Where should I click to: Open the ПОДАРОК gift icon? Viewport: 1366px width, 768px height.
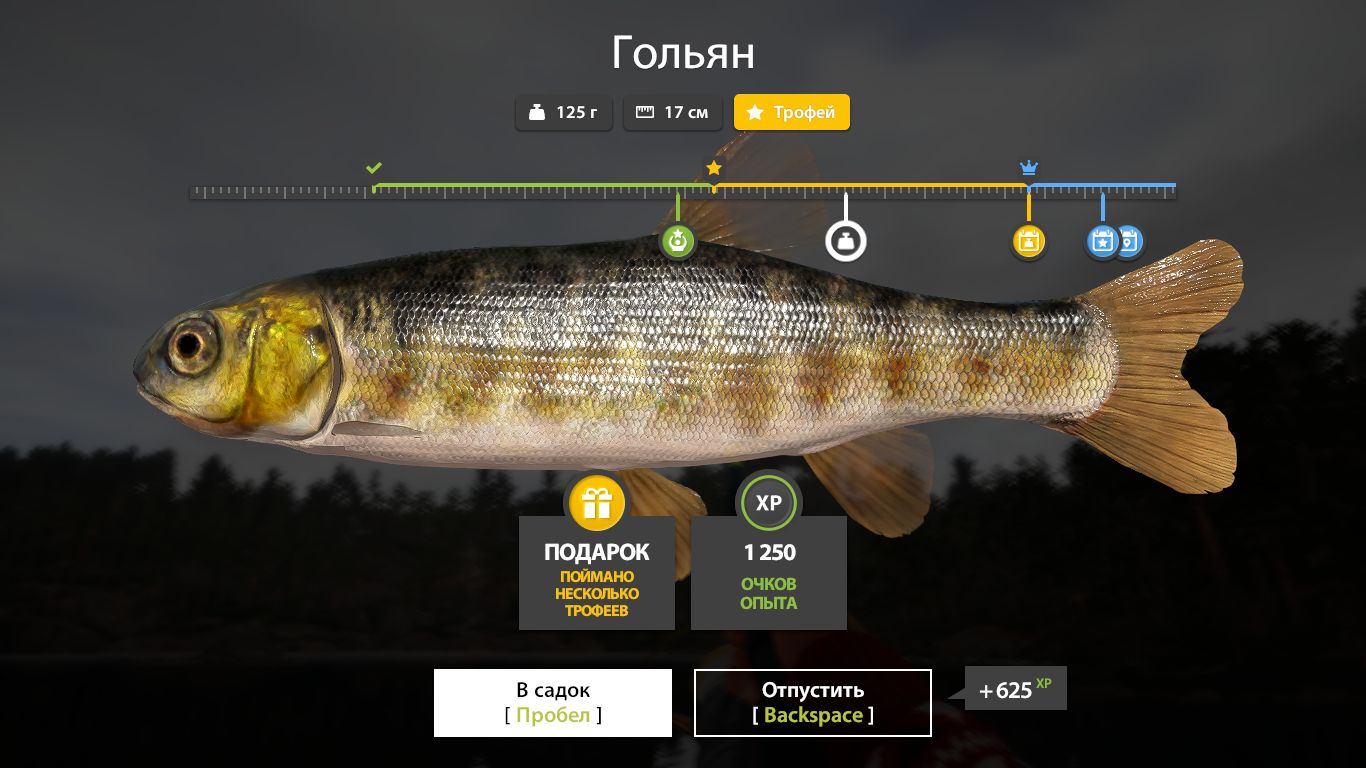596,503
